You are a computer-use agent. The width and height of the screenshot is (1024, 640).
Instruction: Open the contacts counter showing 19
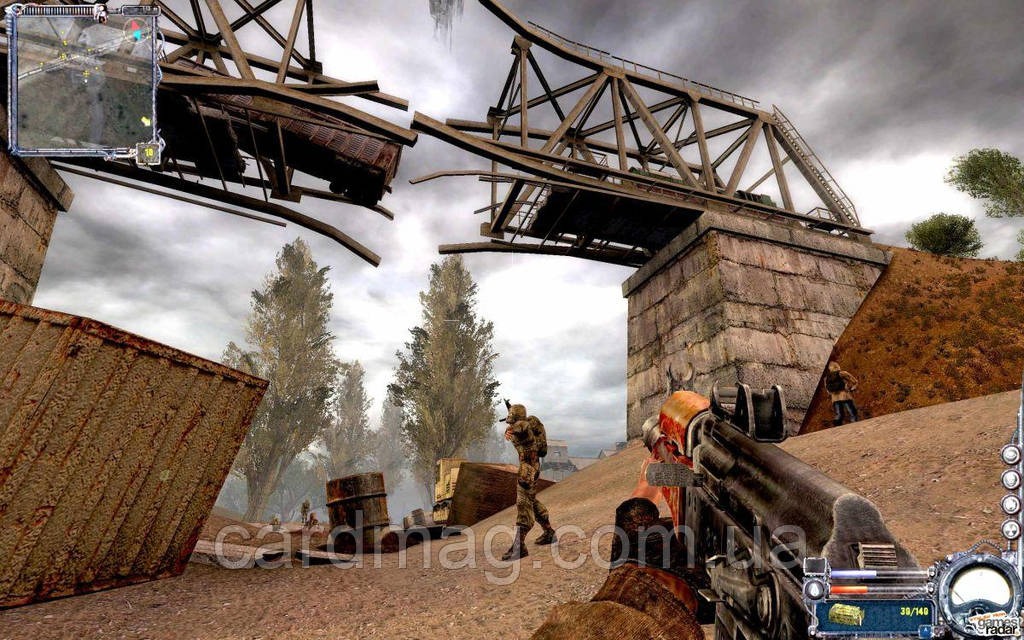click(x=148, y=152)
